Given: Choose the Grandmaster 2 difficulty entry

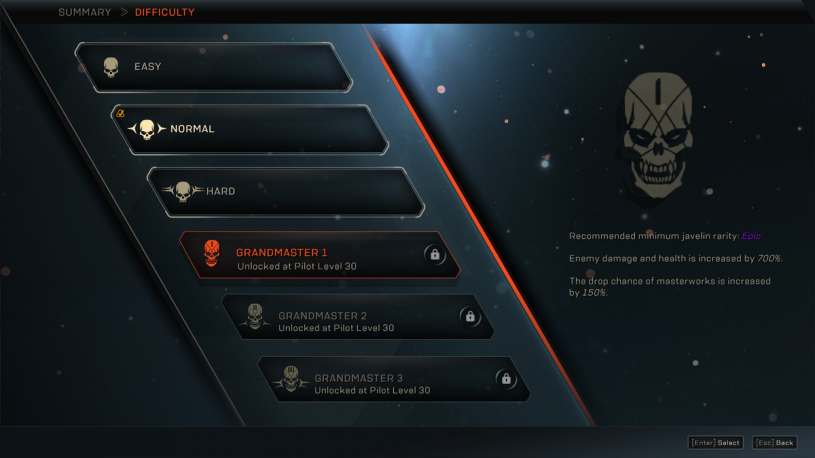Looking at the screenshot, I should coord(357,317).
